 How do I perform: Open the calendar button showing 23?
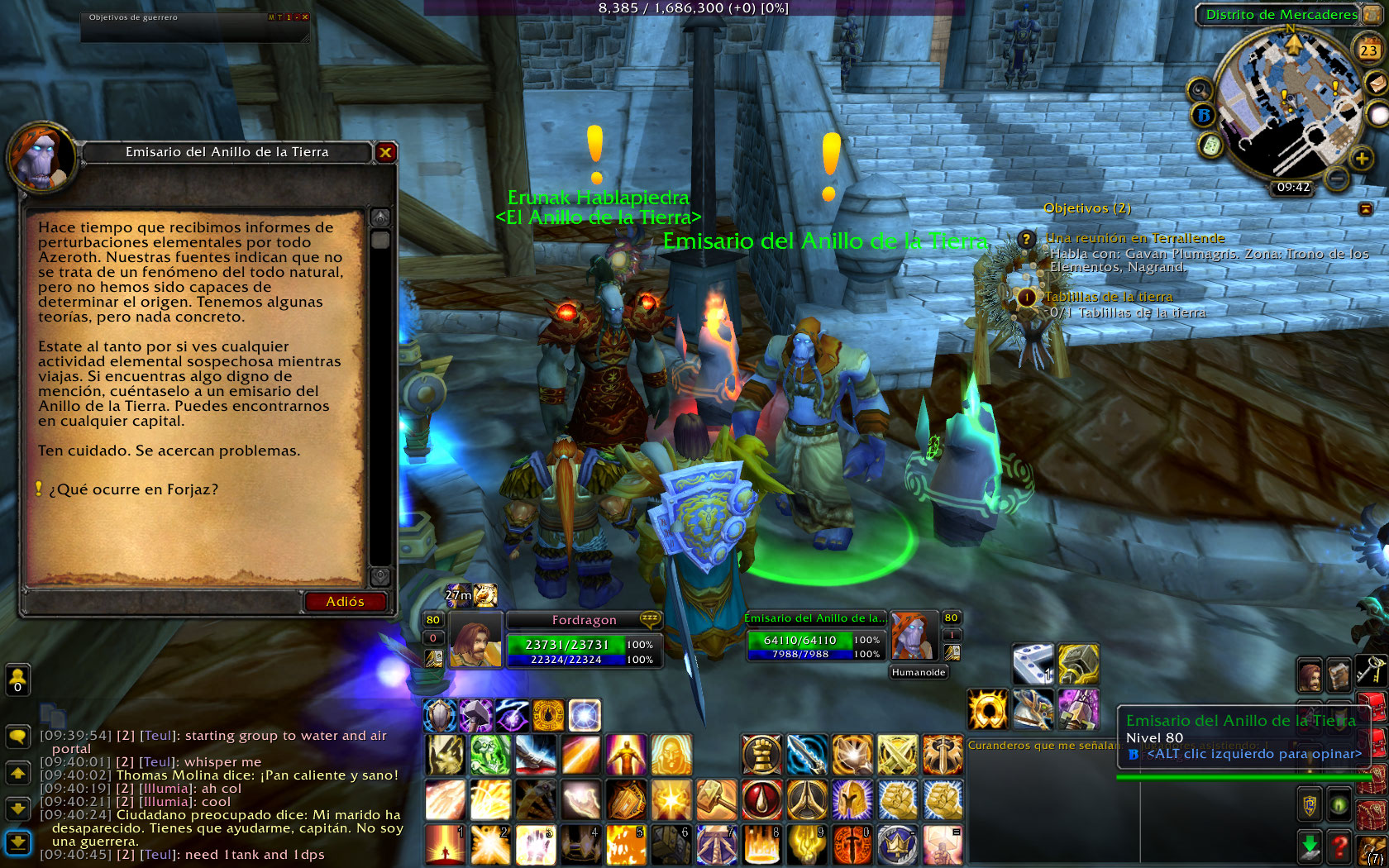pos(1368,50)
